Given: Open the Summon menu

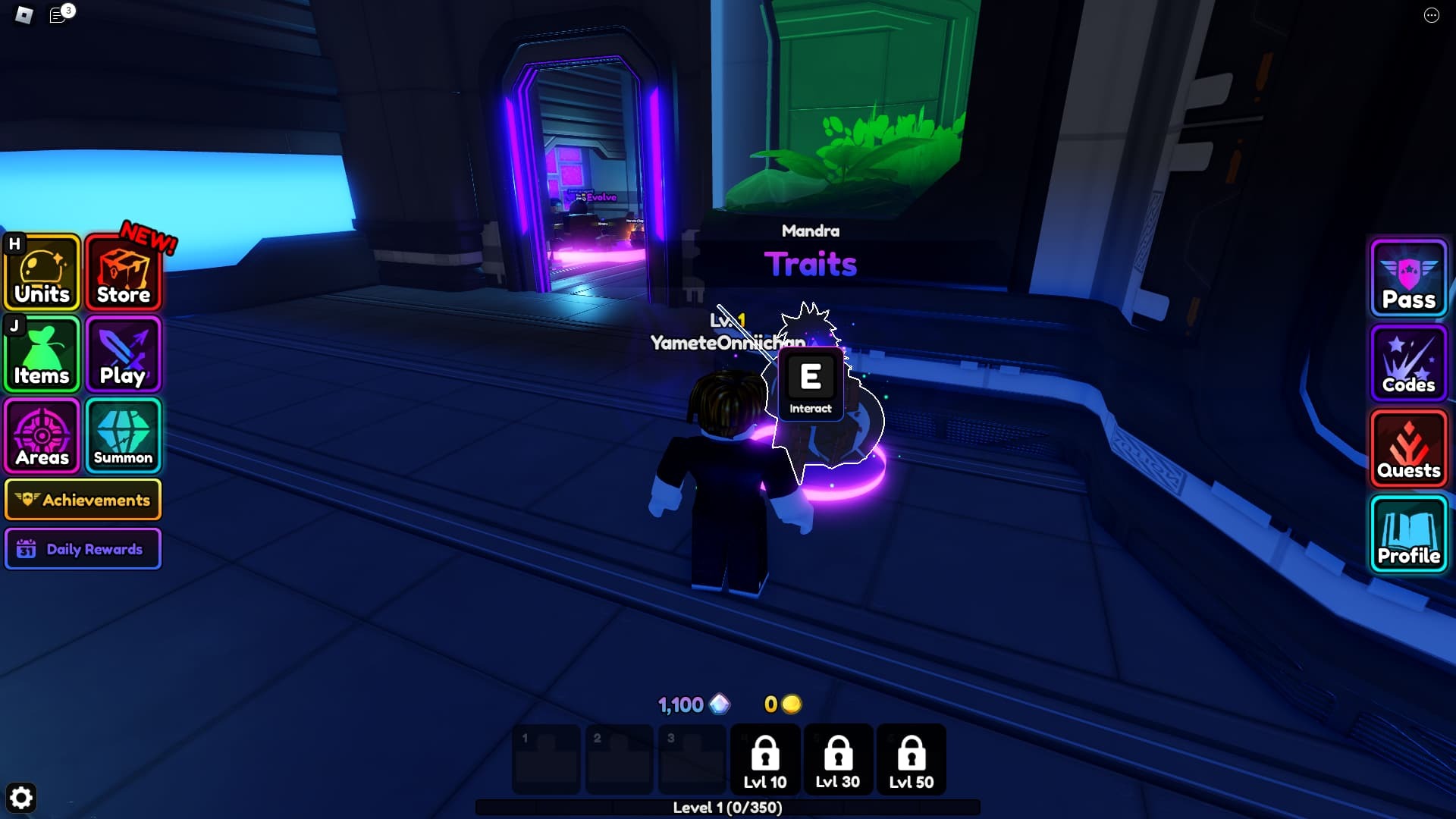Looking at the screenshot, I should [x=124, y=436].
